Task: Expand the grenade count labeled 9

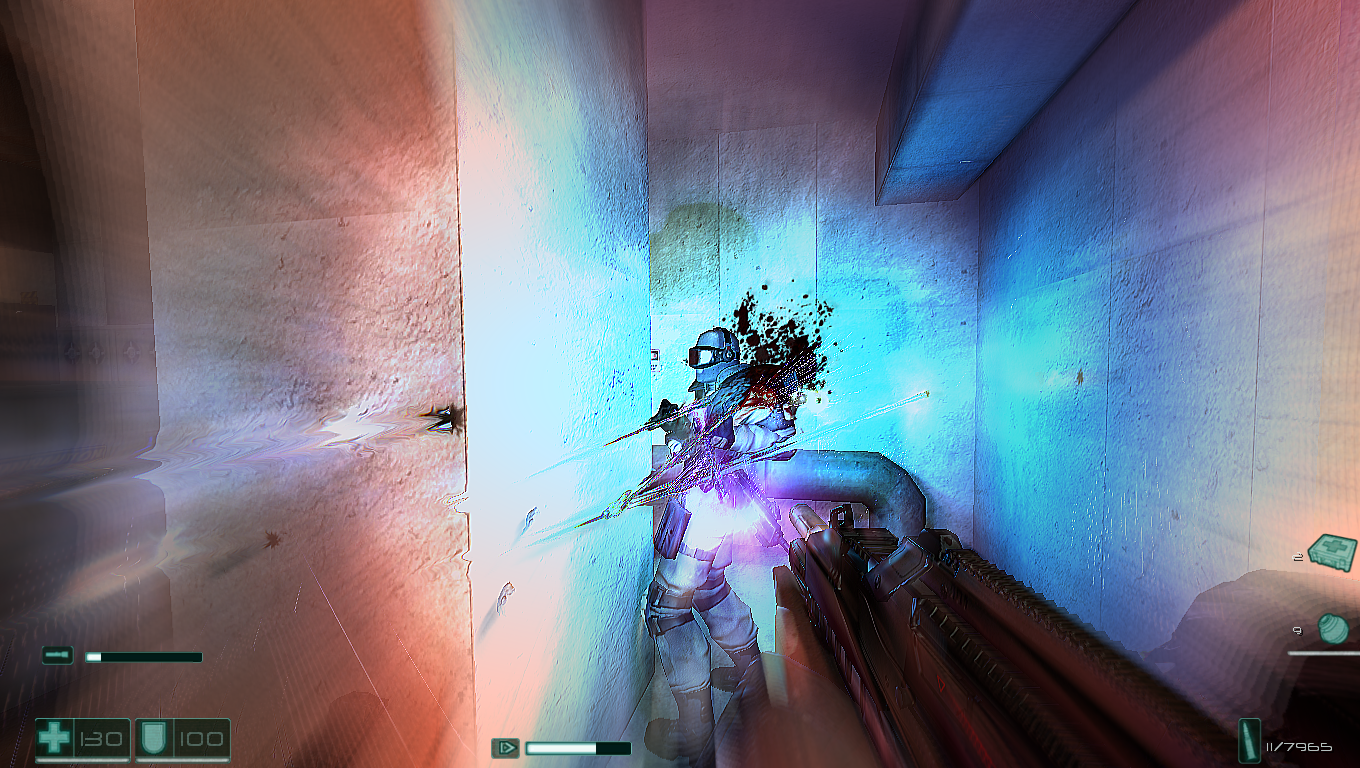Action: pos(1297,631)
